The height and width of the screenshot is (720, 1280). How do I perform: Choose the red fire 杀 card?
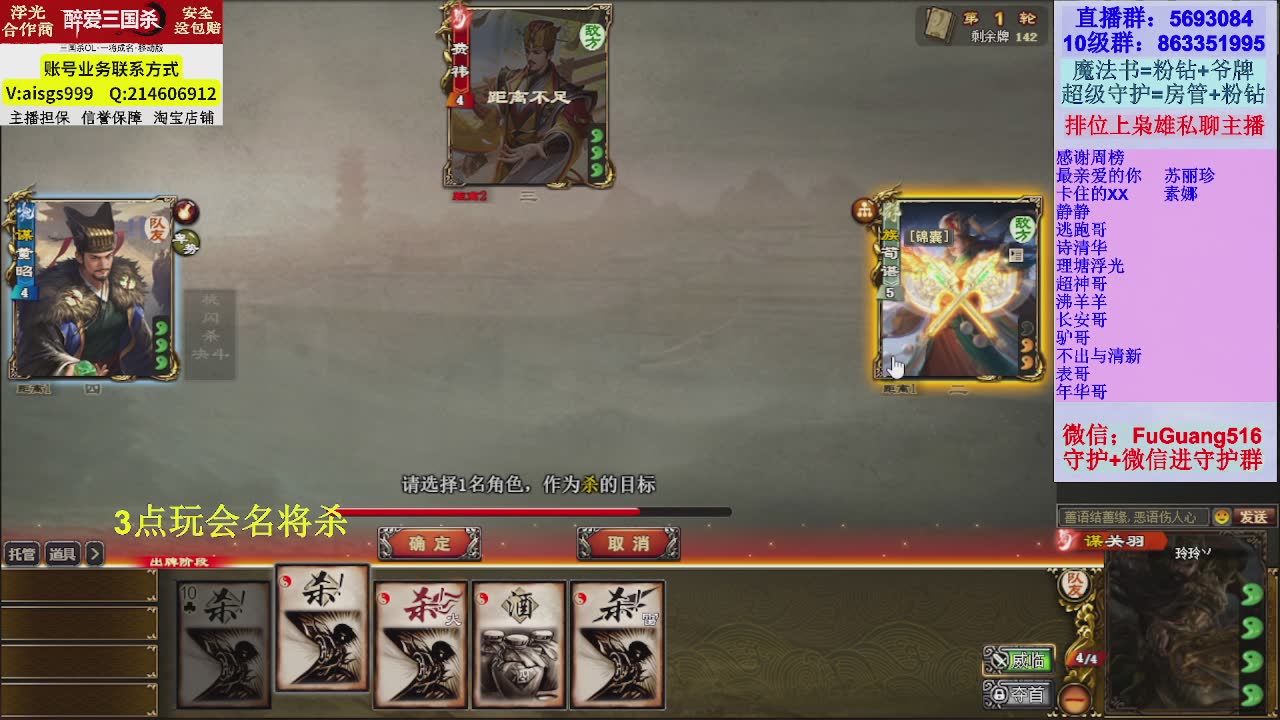click(420, 645)
